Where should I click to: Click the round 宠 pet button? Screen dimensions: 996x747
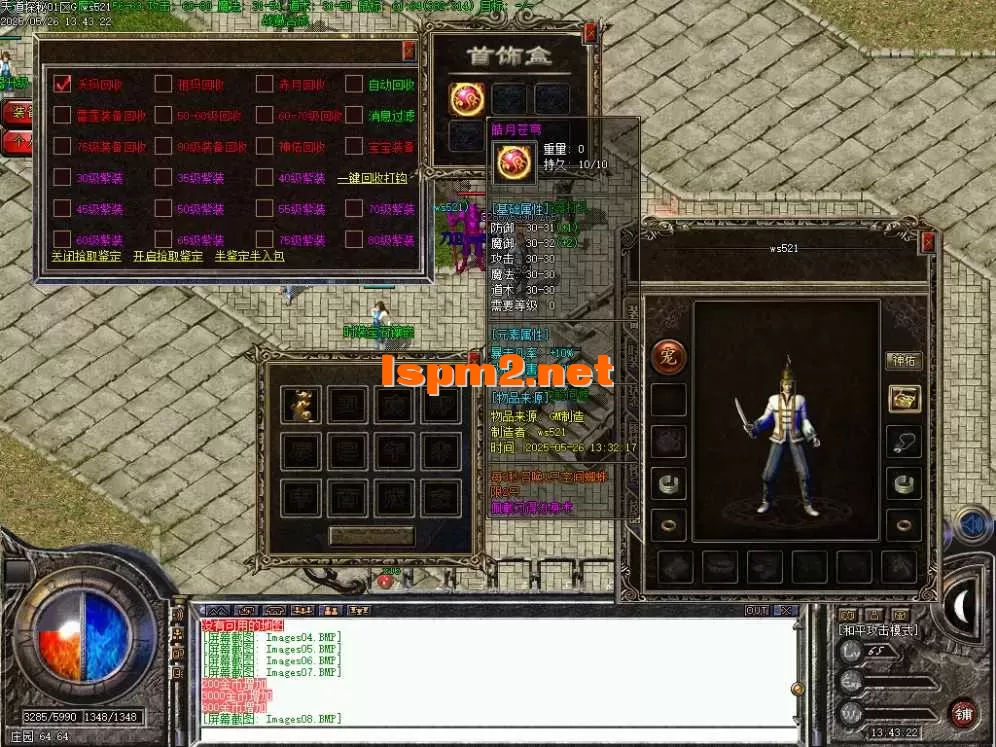[x=668, y=356]
